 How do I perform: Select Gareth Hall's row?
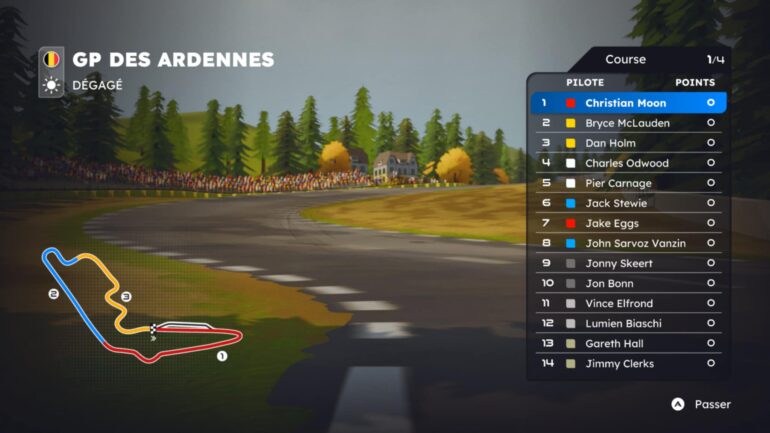coord(628,343)
